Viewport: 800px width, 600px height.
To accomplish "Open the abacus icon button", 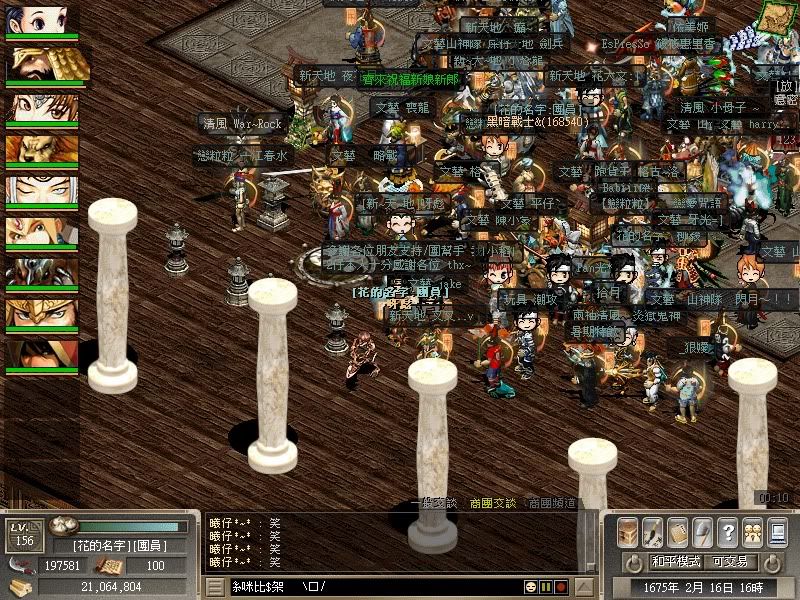I will (x=677, y=531).
